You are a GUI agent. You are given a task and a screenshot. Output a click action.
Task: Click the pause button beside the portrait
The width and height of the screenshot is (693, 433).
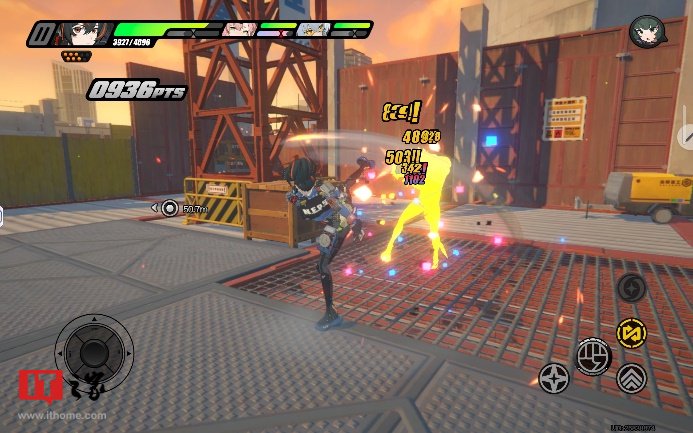click(41, 34)
